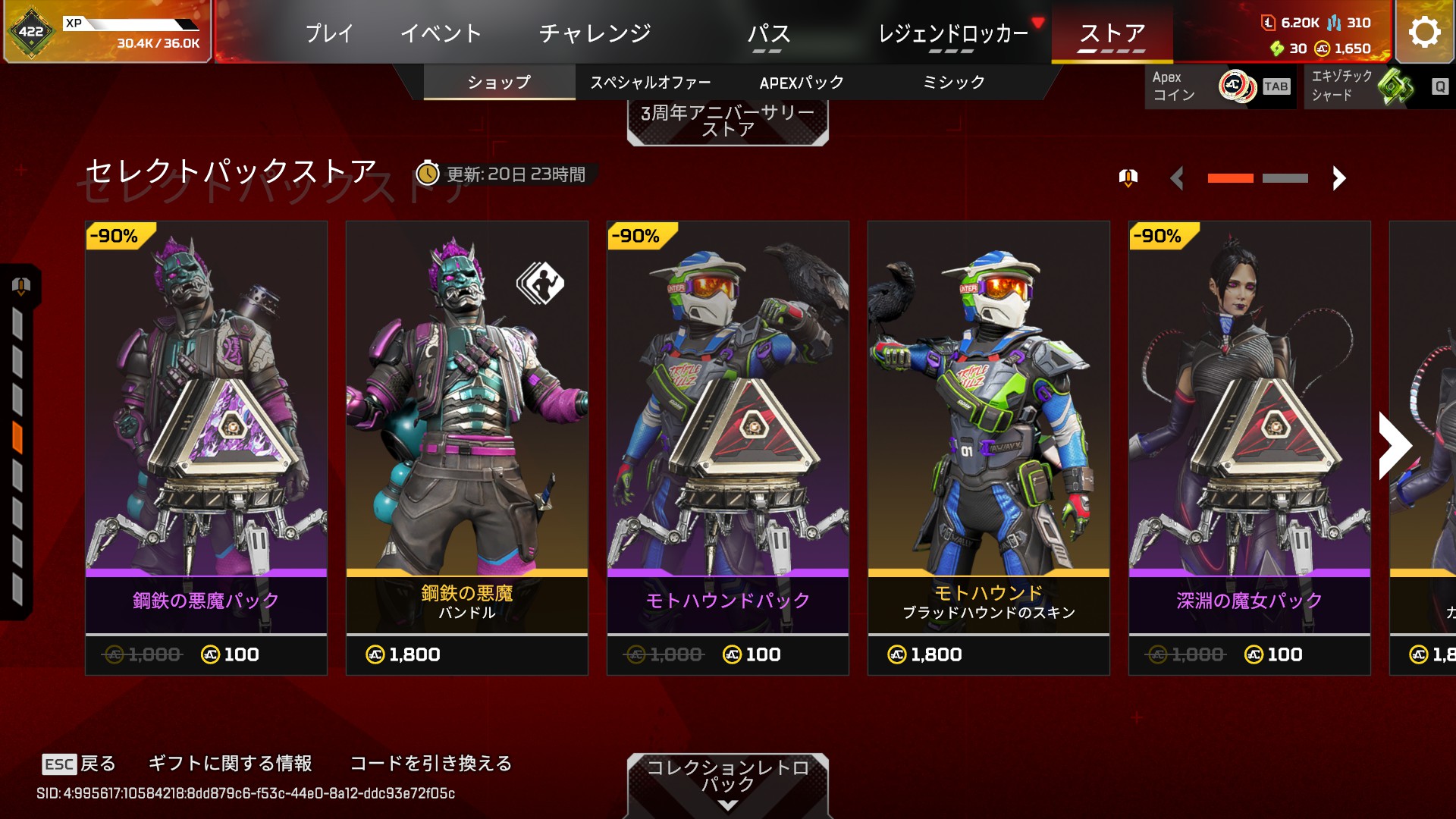Jump up to 3周年アニバーサリーストア
This screenshot has width=1456, height=819.
[727, 121]
